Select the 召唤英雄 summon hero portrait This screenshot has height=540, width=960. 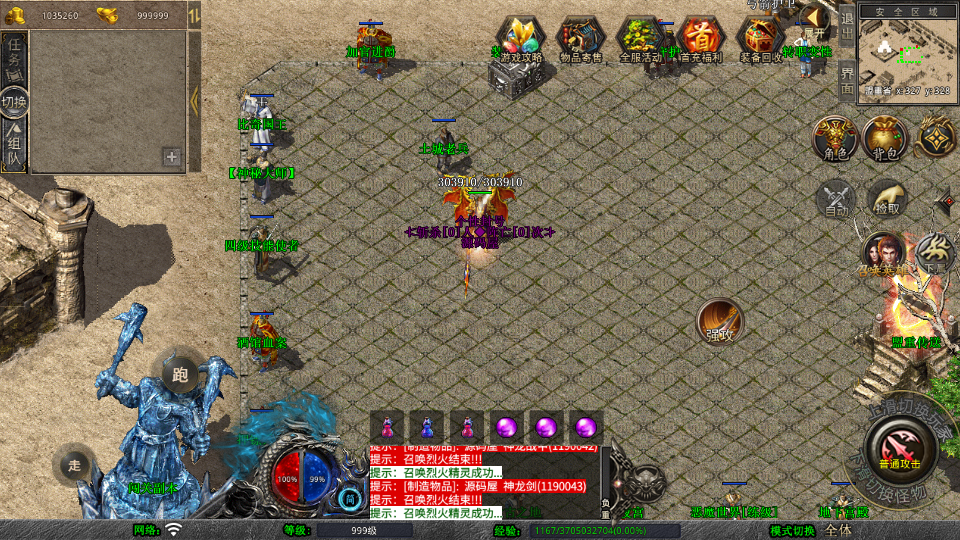point(883,254)
